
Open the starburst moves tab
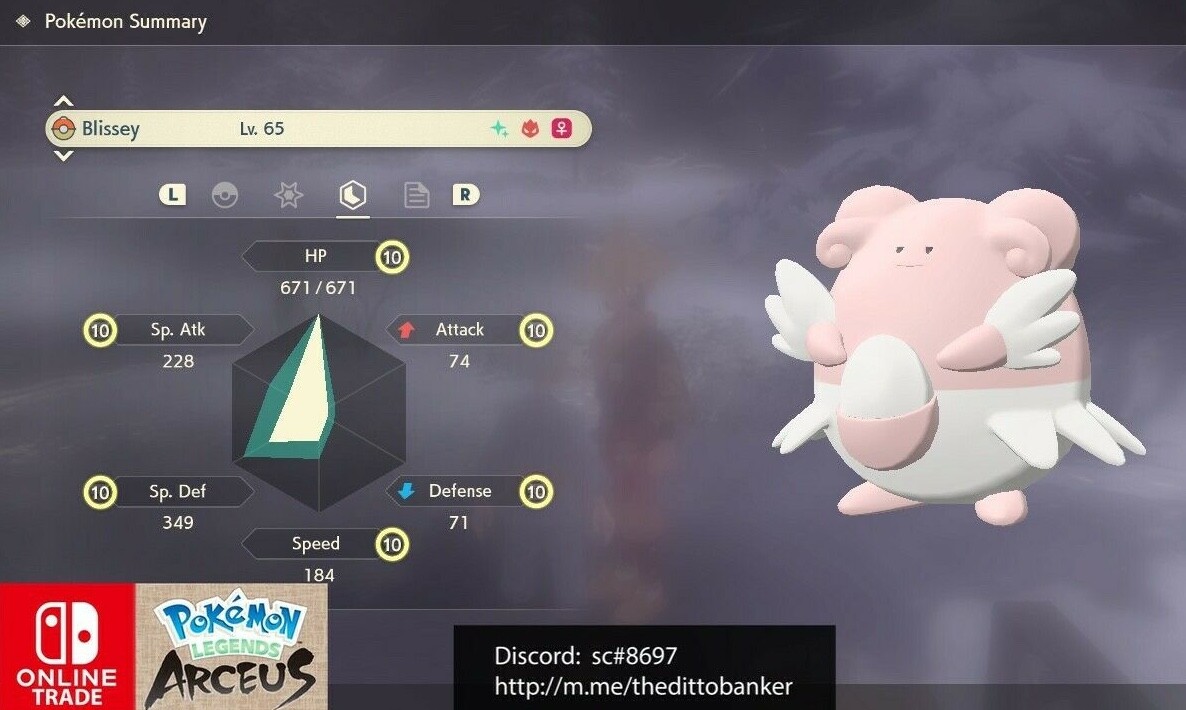click(x=288, y=195)
